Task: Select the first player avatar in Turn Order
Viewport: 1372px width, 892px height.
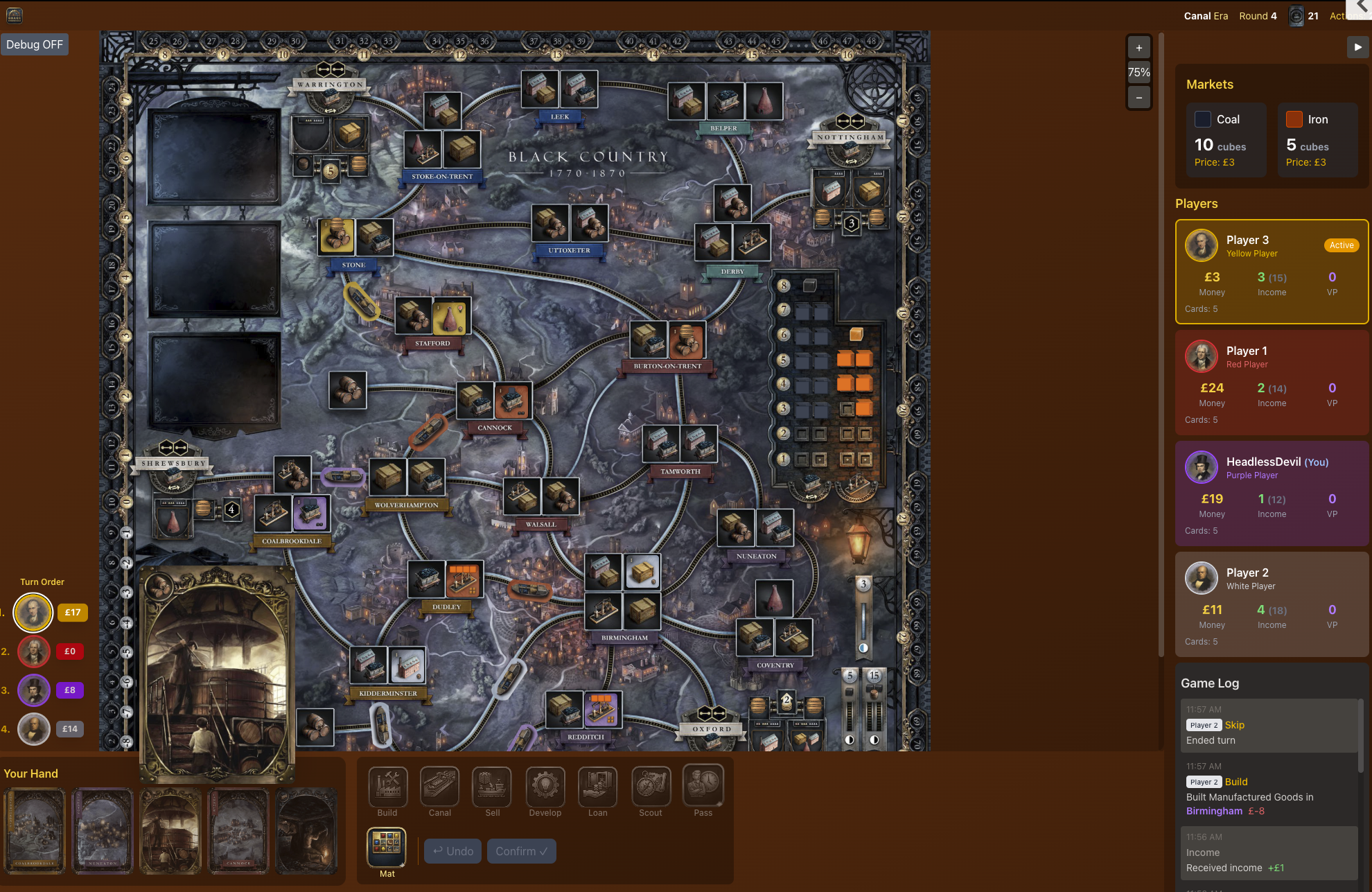Action: coord(33,612)
